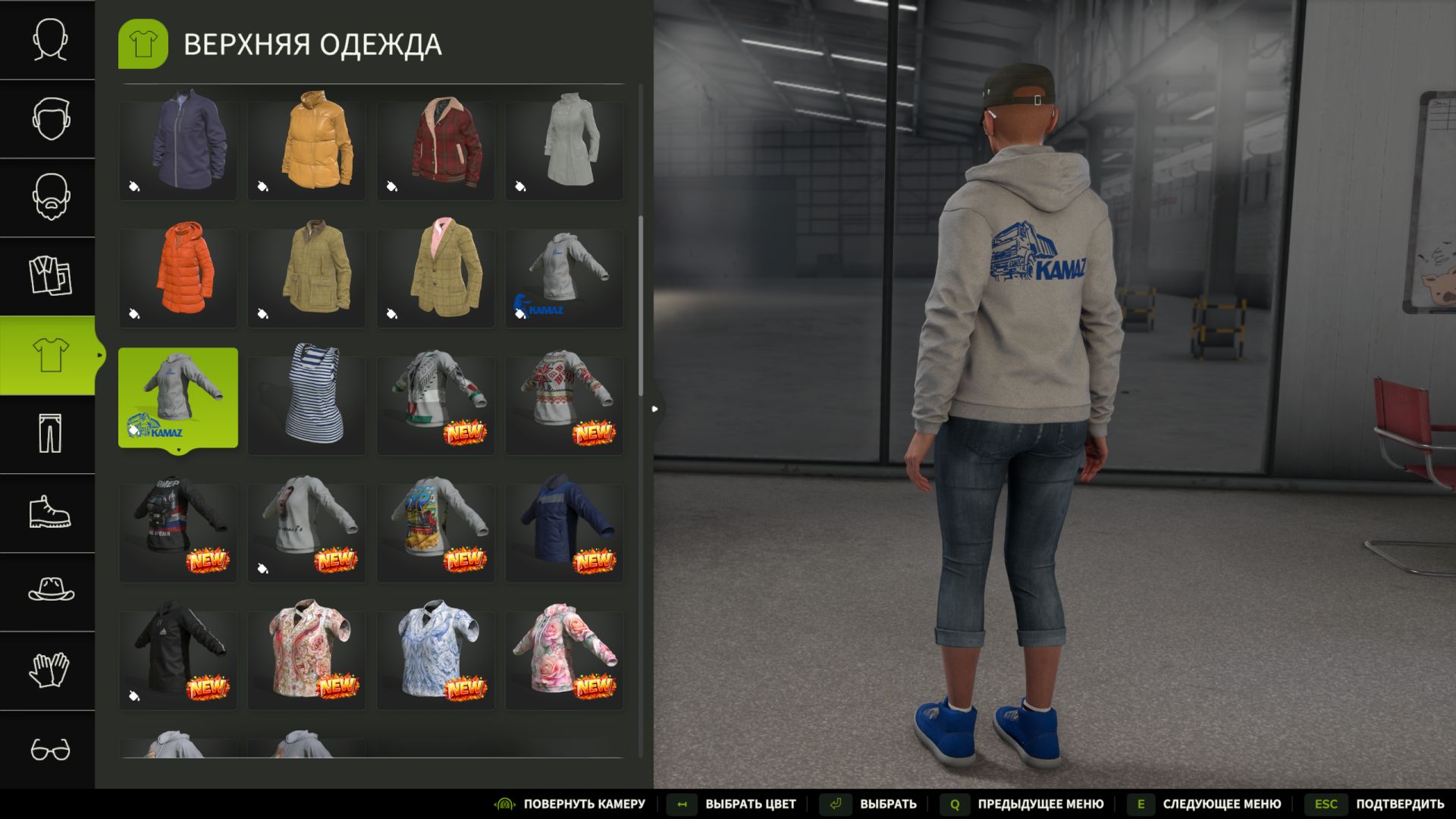Image resolution: width=1456 pixels, height=819 pixels.
Task: Click the small arrow to collapse the panel
Action: point(655,408)
